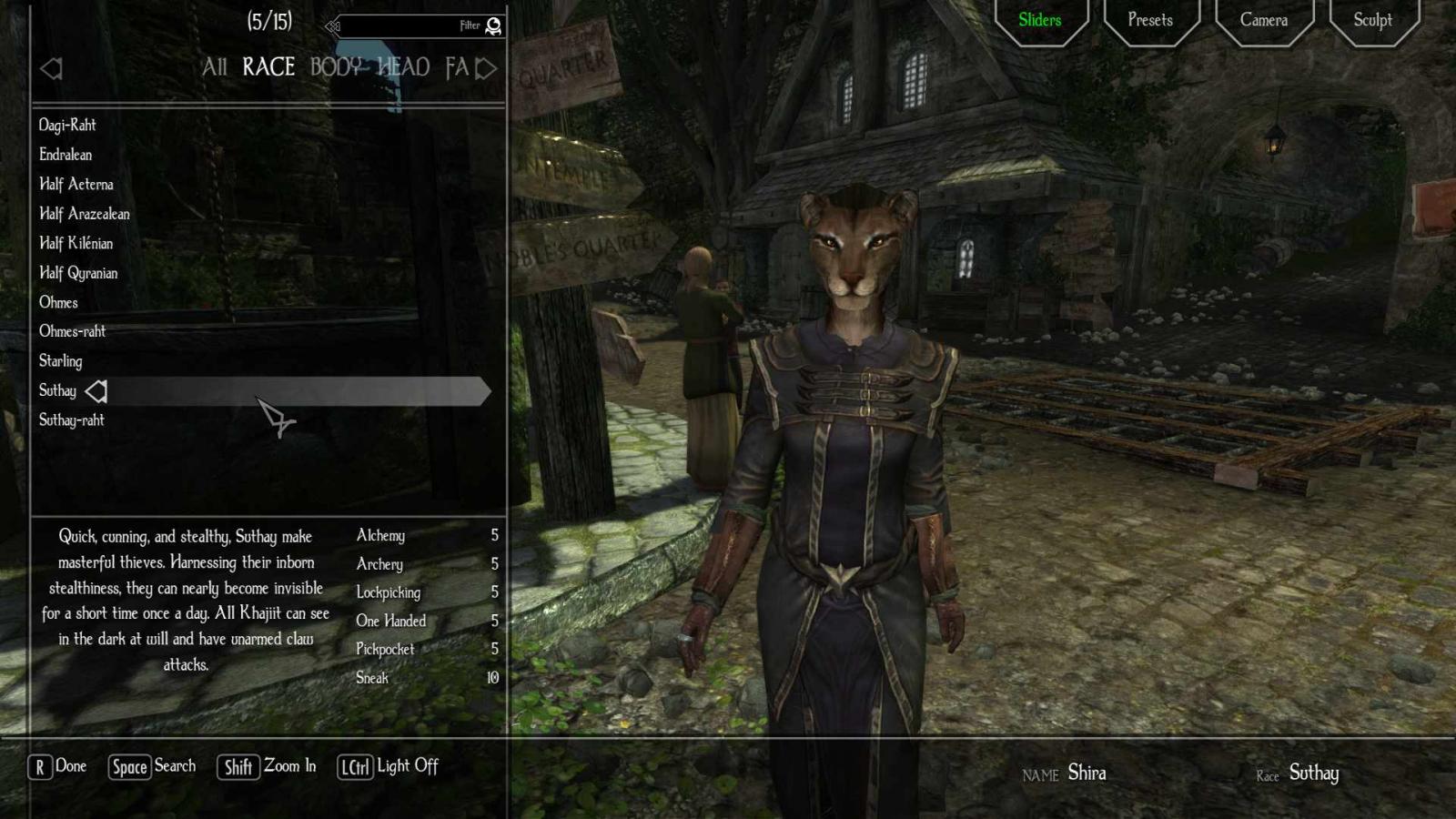Click the Filter search magnifier icon
The image size is (1456, 819).
pos(492,26)
